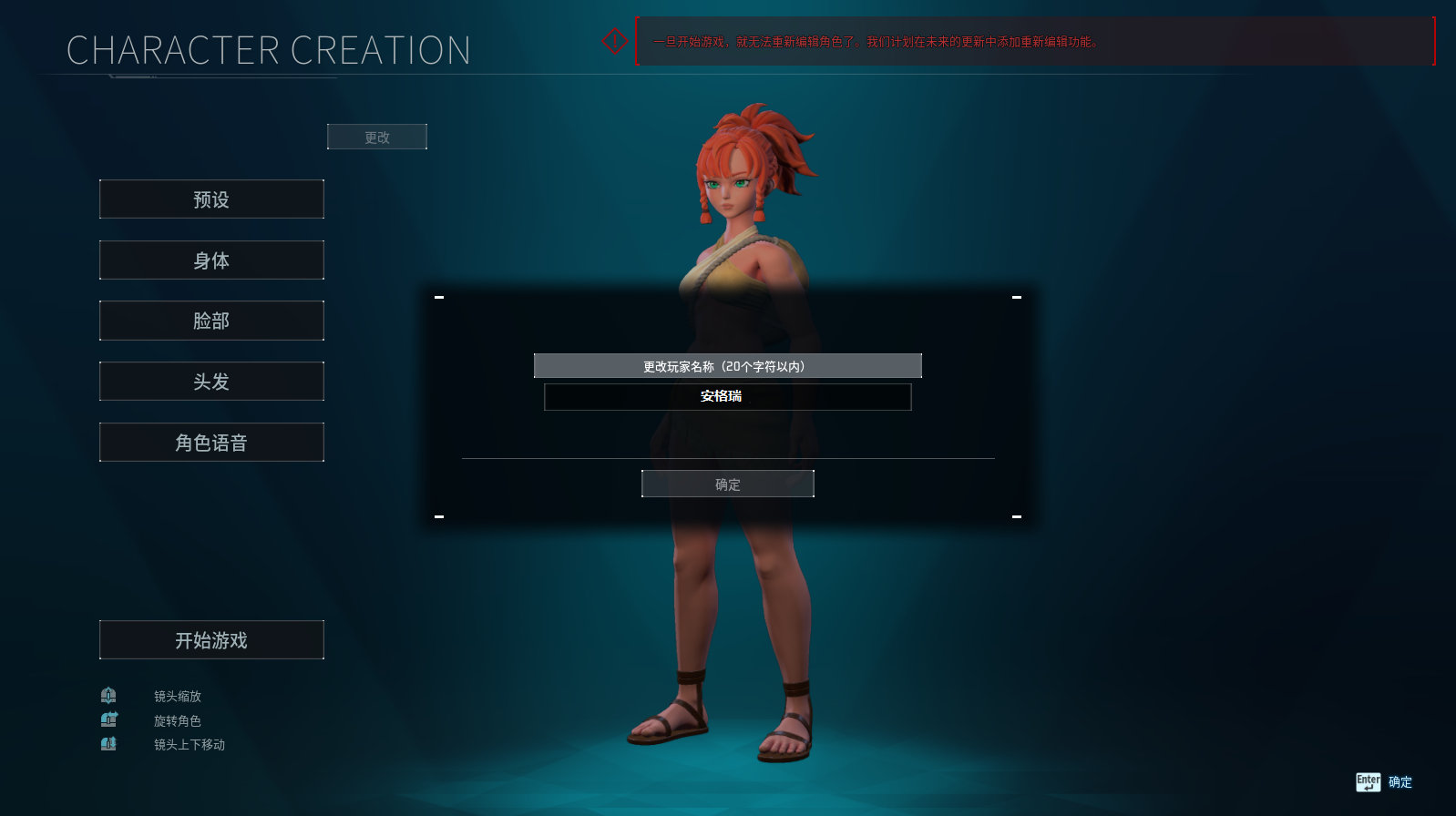Viewport: 1456px width, 816px height.
Task: Select the 身体 (Body) menu entry
Action: [211, 260]
